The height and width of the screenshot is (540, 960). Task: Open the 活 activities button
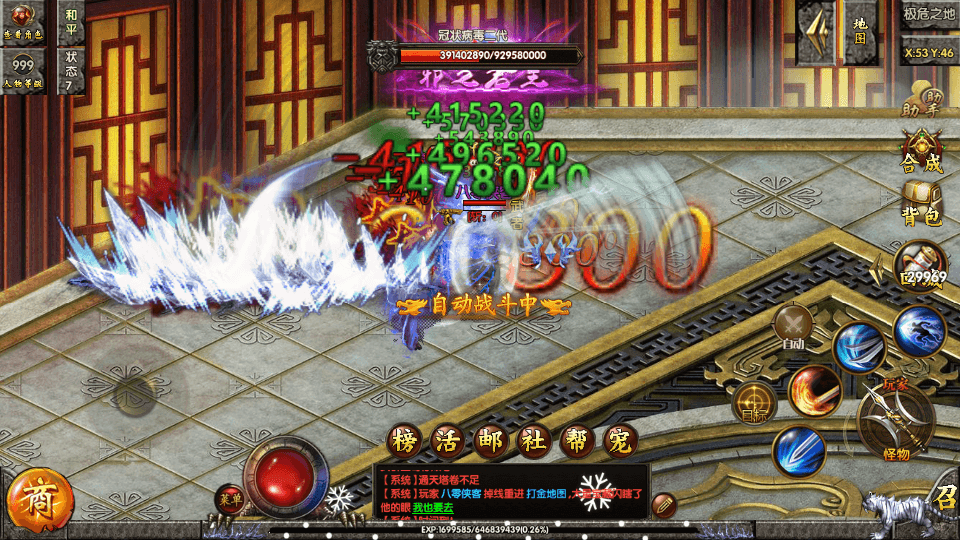pyautogui.click(x=446, y=440)
